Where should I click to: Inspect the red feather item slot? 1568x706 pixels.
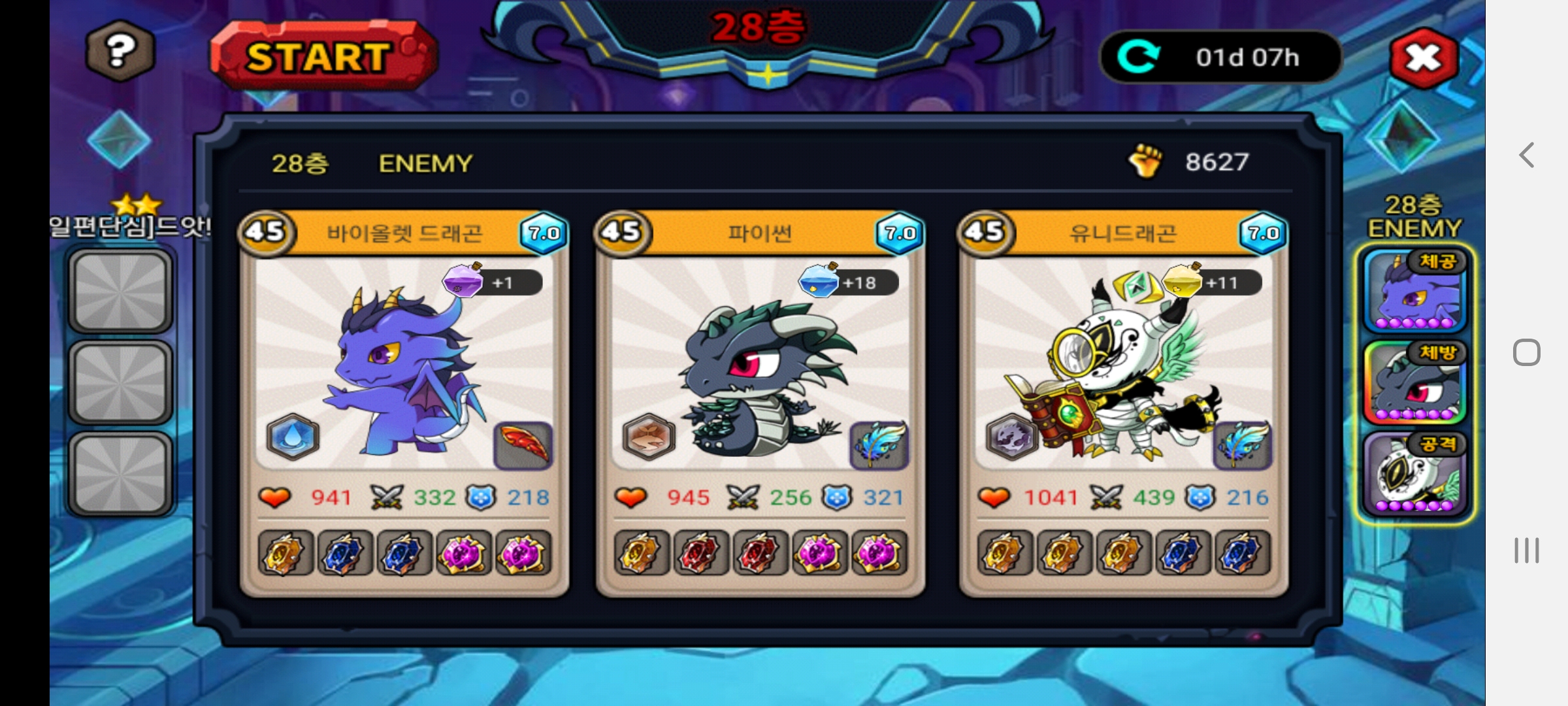pos(523,446)
